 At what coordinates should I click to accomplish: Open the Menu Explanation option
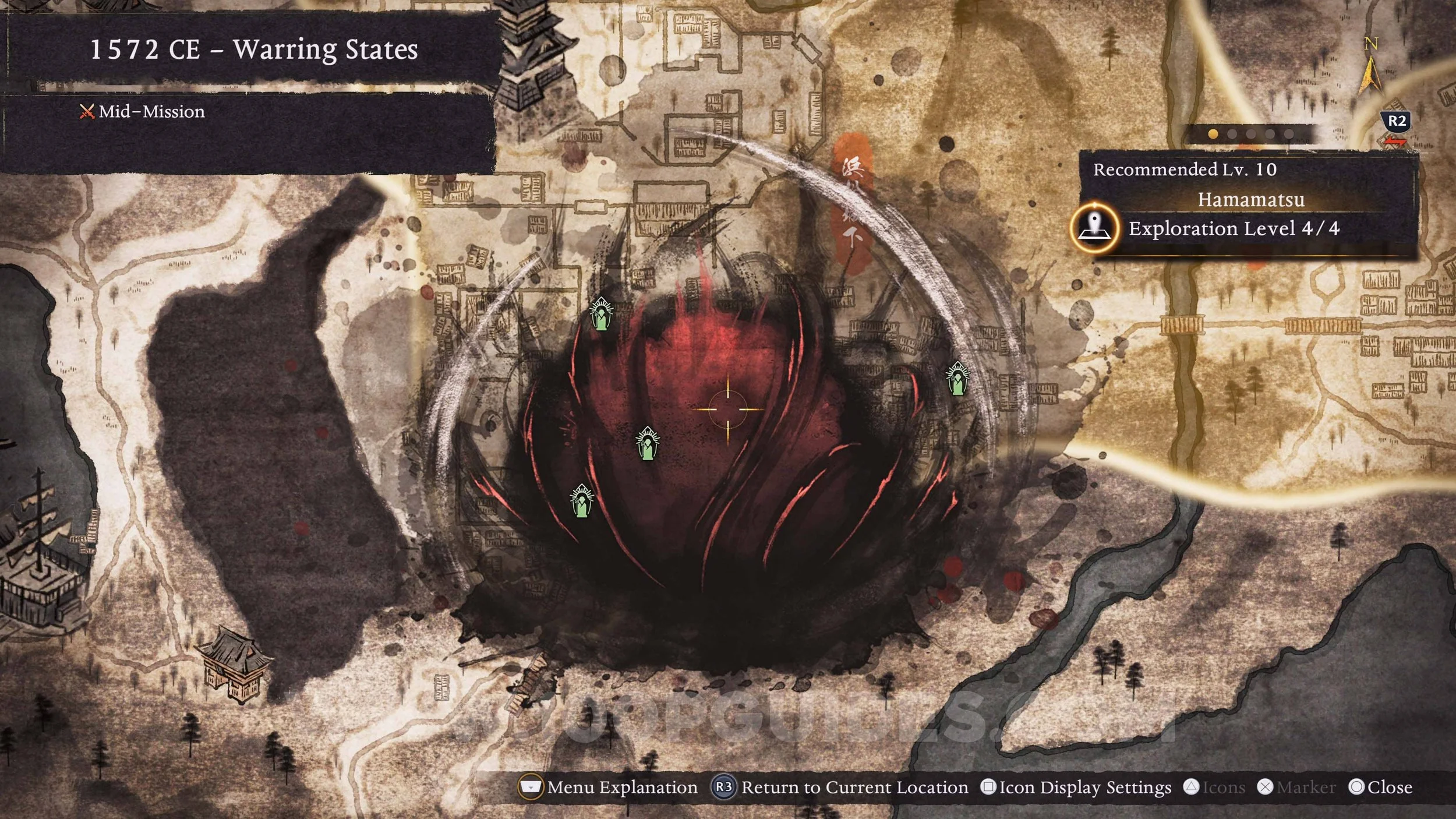click(609, 788)
